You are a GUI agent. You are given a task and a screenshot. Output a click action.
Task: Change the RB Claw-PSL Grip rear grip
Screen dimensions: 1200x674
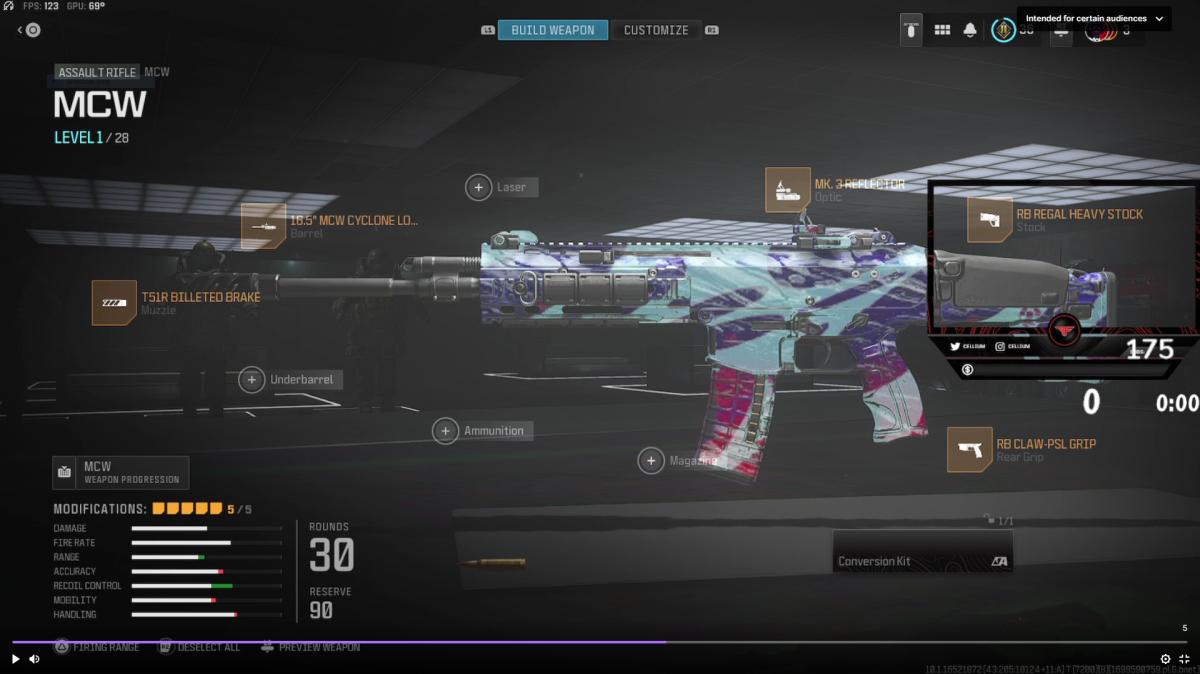(x=969, y=450)
